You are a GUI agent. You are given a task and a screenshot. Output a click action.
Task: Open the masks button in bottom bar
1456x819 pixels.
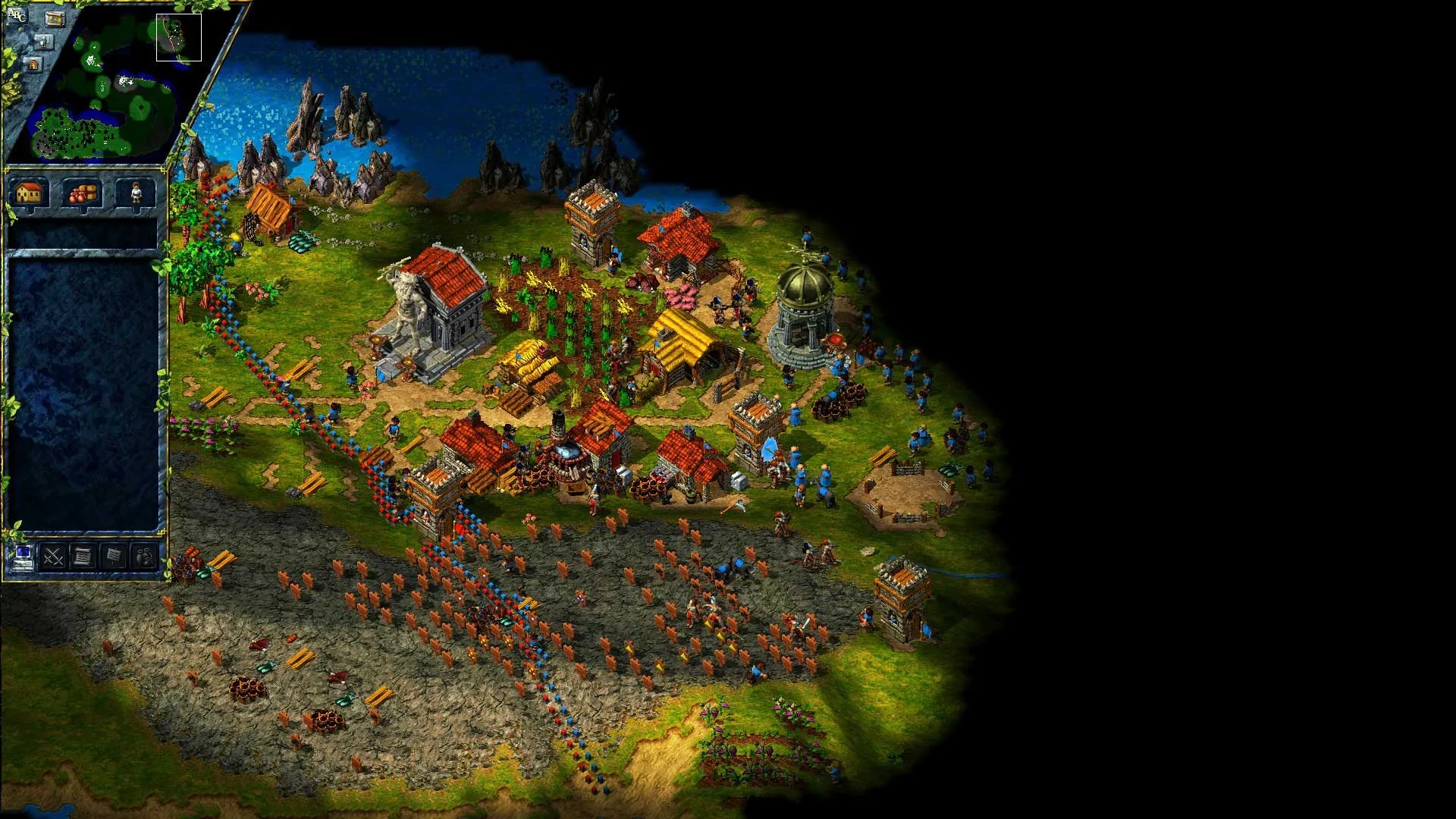click(x=144, y=557)
